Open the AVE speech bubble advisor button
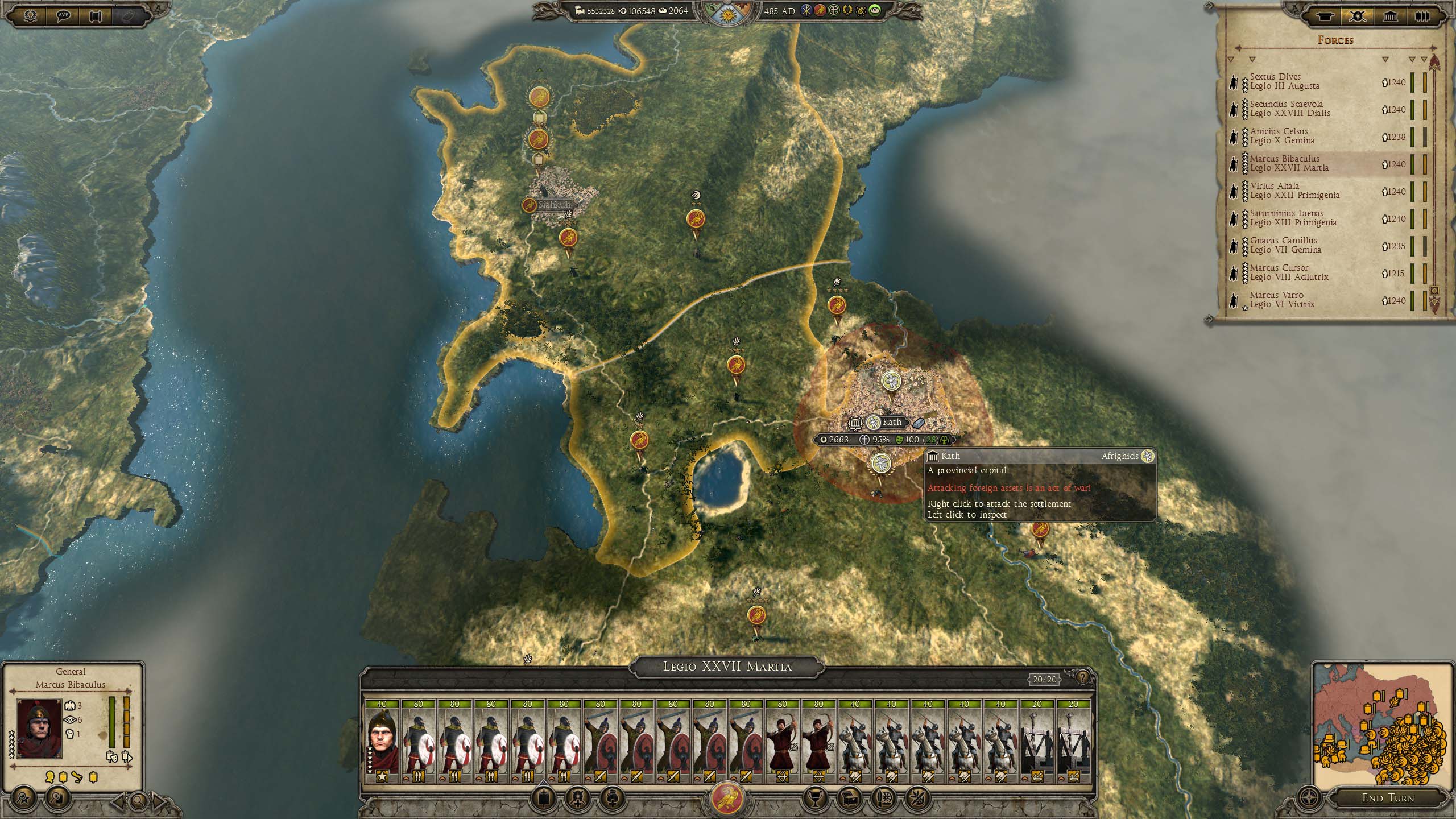 coord(64,15)
